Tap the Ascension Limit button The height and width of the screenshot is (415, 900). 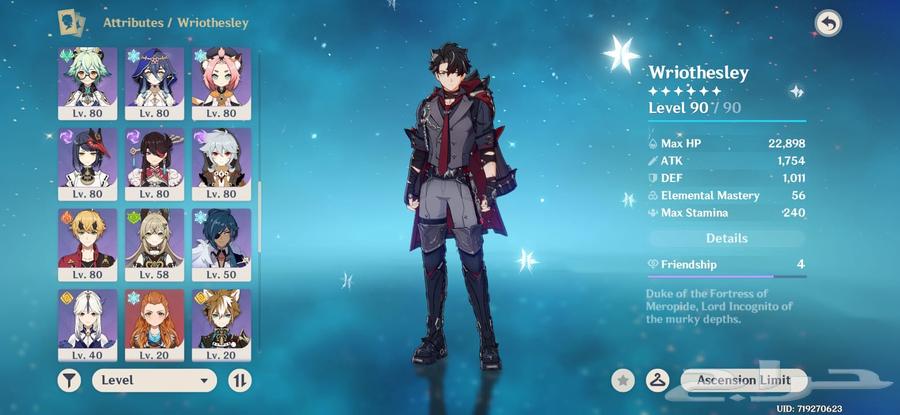tap(744, 380)
